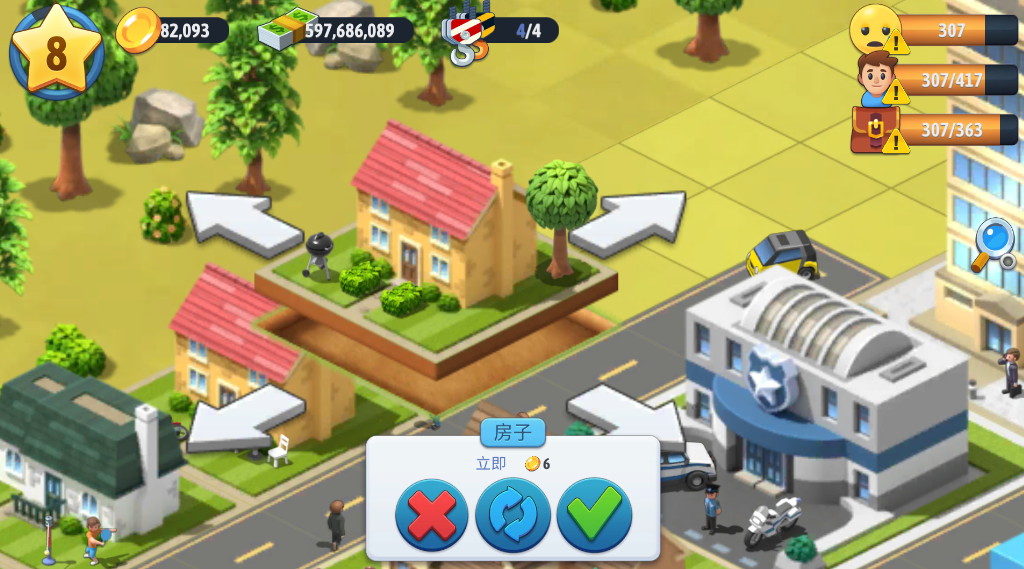Tap the gold coin currency icon

[138, 30]
